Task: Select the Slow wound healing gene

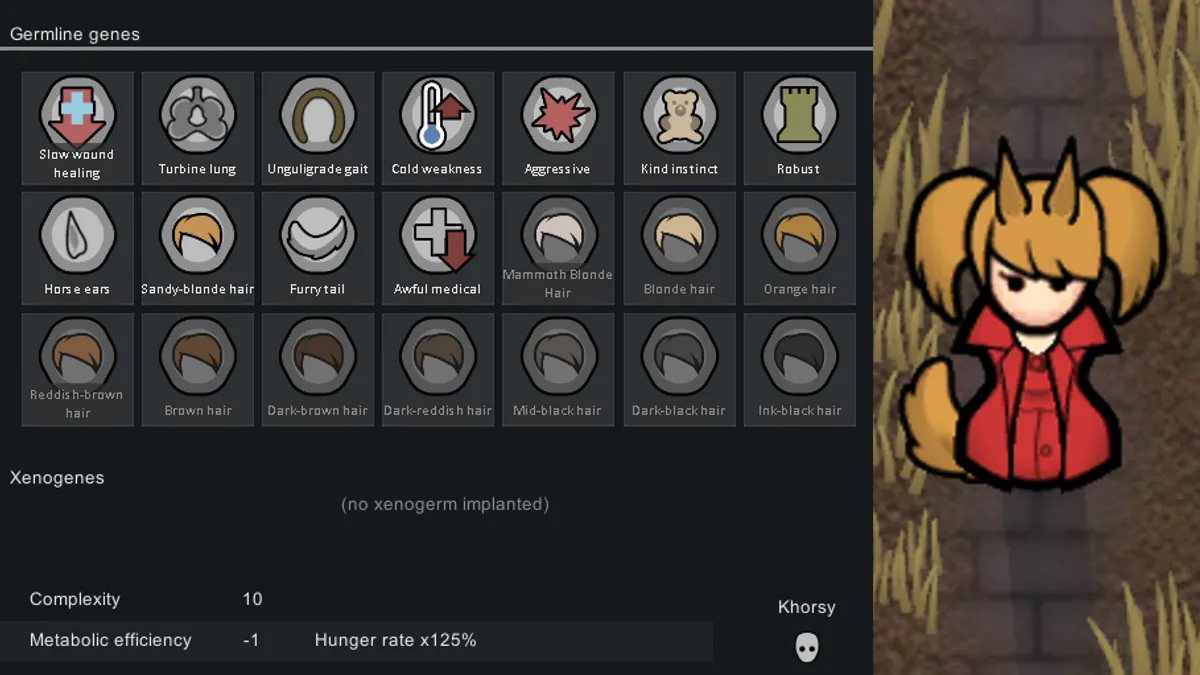Action: click(x=77, y=127)
